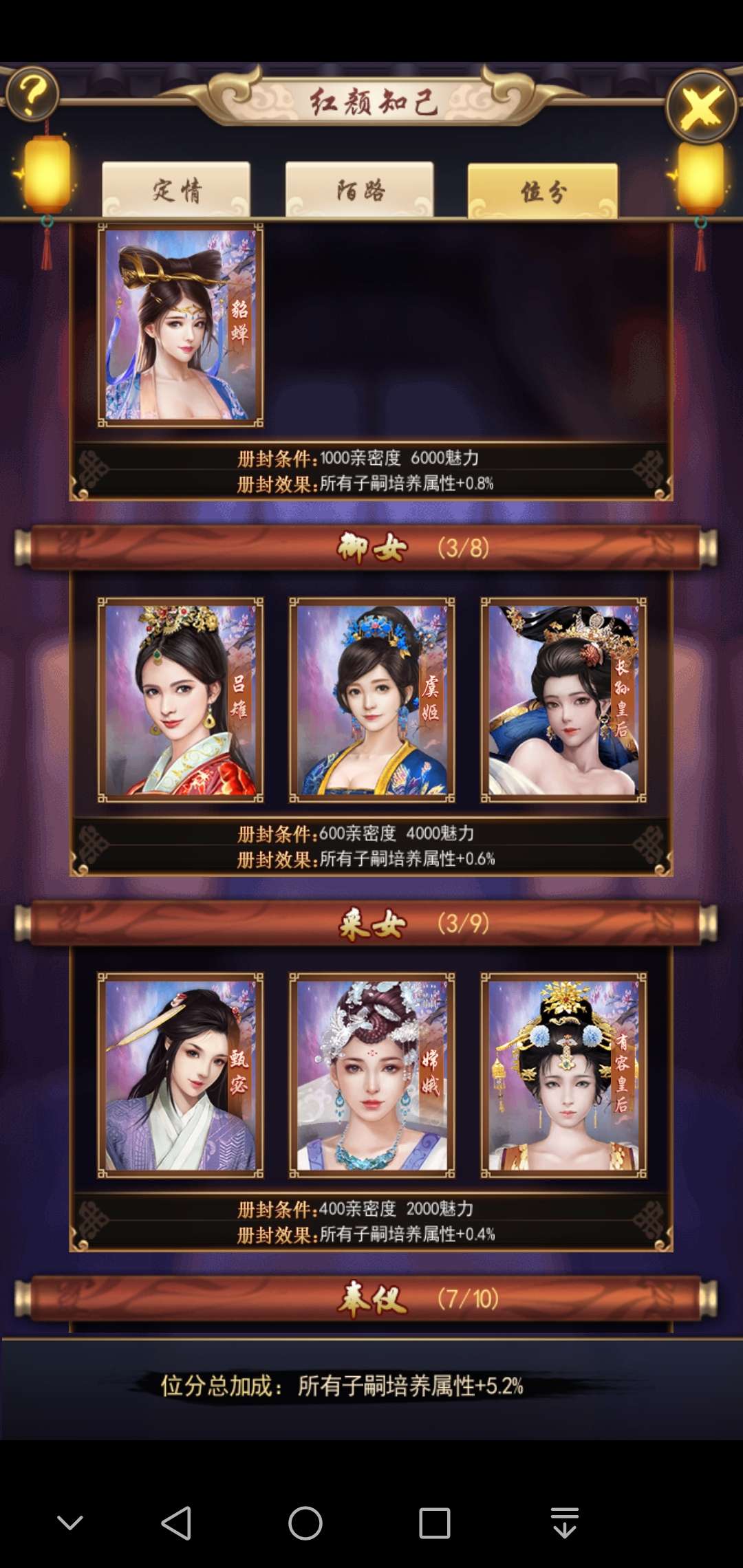The width and height of the screenshot is (743, 1568).
Task: Select the 位分 tab
Action: pos(542,191)
